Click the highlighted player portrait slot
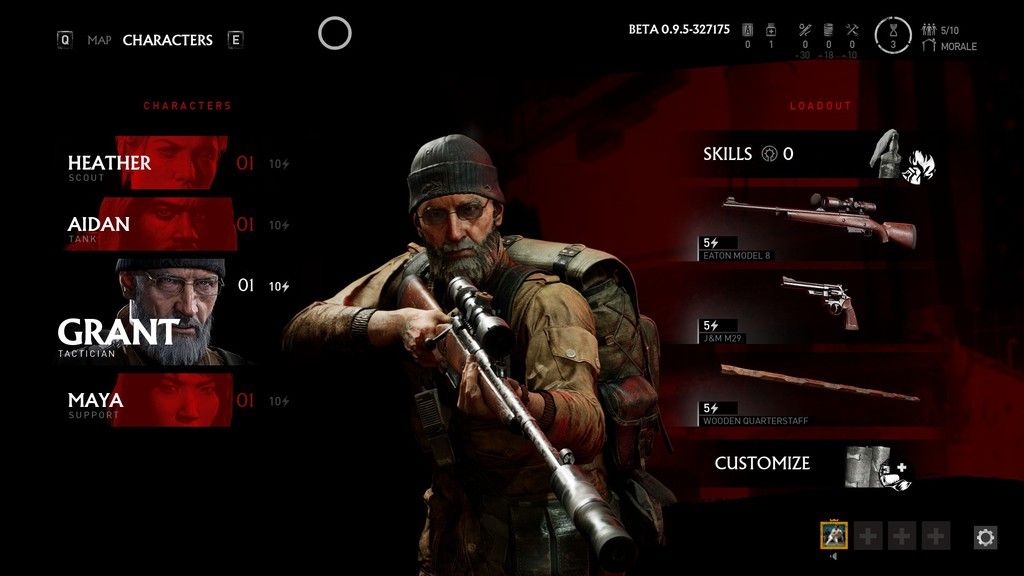1024x576 pixels. 834,536
